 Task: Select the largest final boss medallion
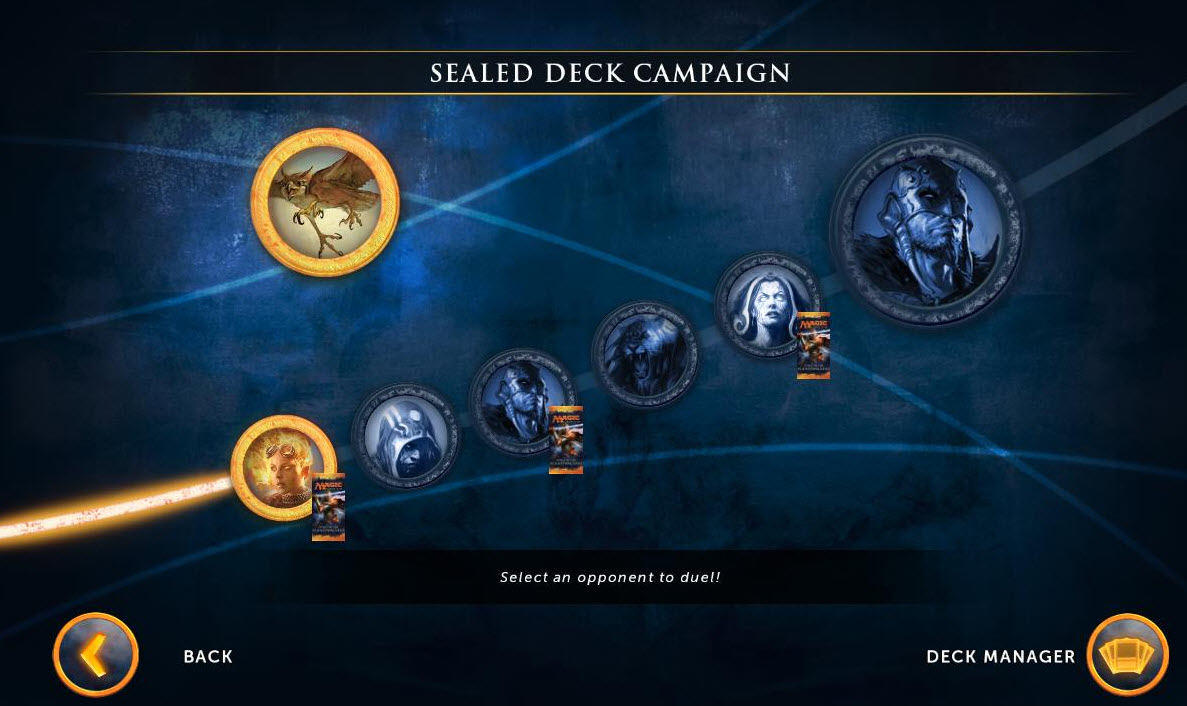[x=926, y=232]
